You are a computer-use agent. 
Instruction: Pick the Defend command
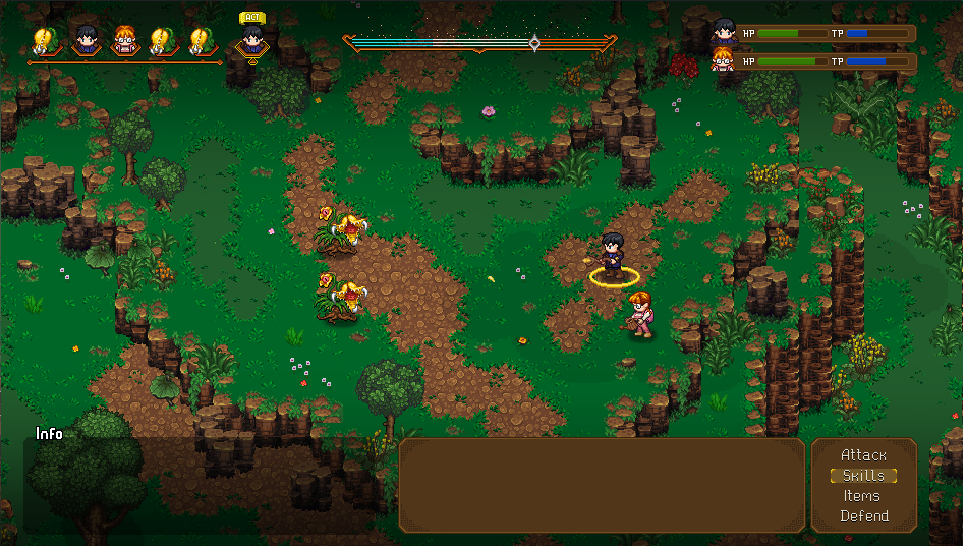(864, 516)
